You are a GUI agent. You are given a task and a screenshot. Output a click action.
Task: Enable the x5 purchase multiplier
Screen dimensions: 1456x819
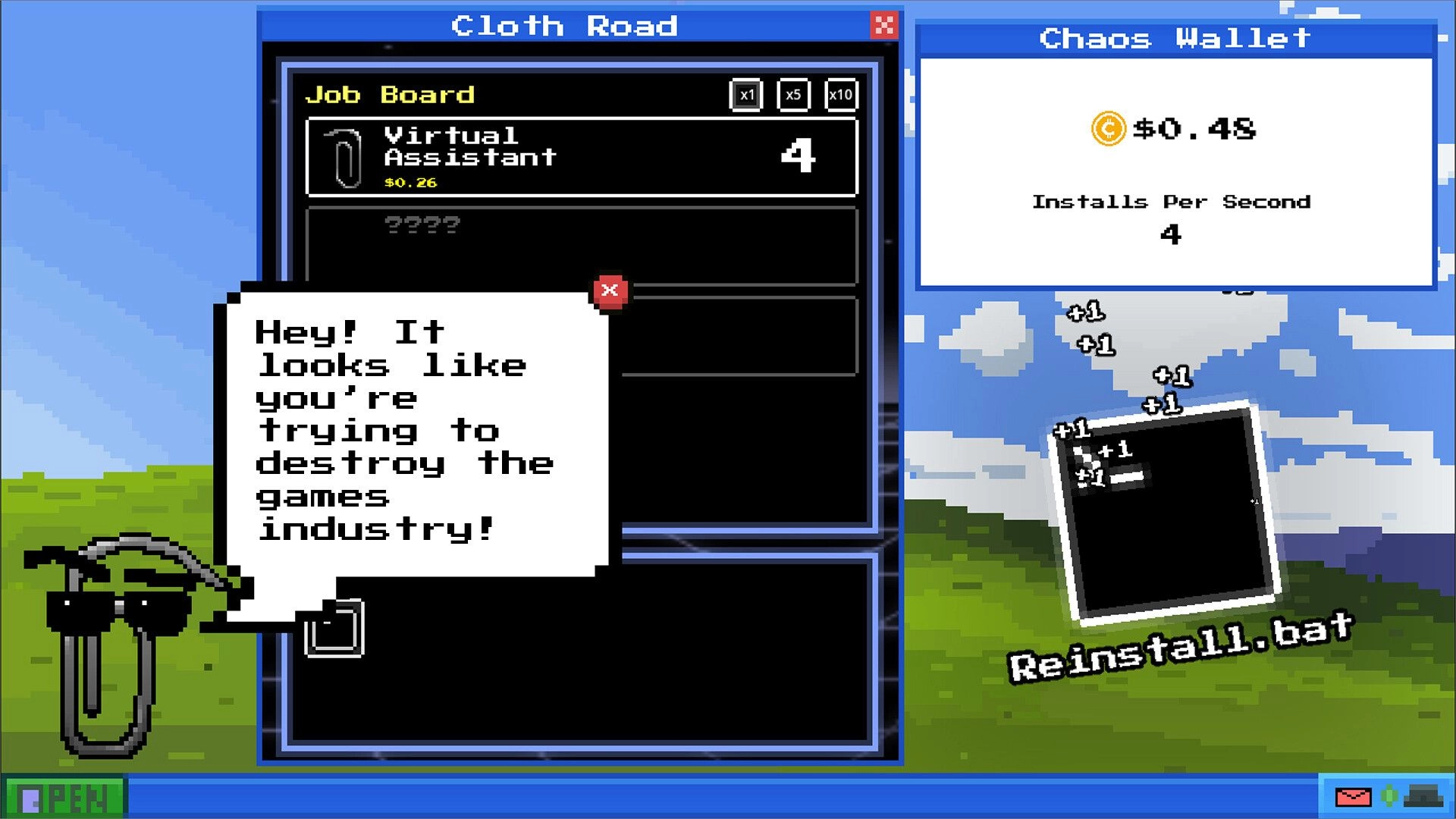click(792, 96)
